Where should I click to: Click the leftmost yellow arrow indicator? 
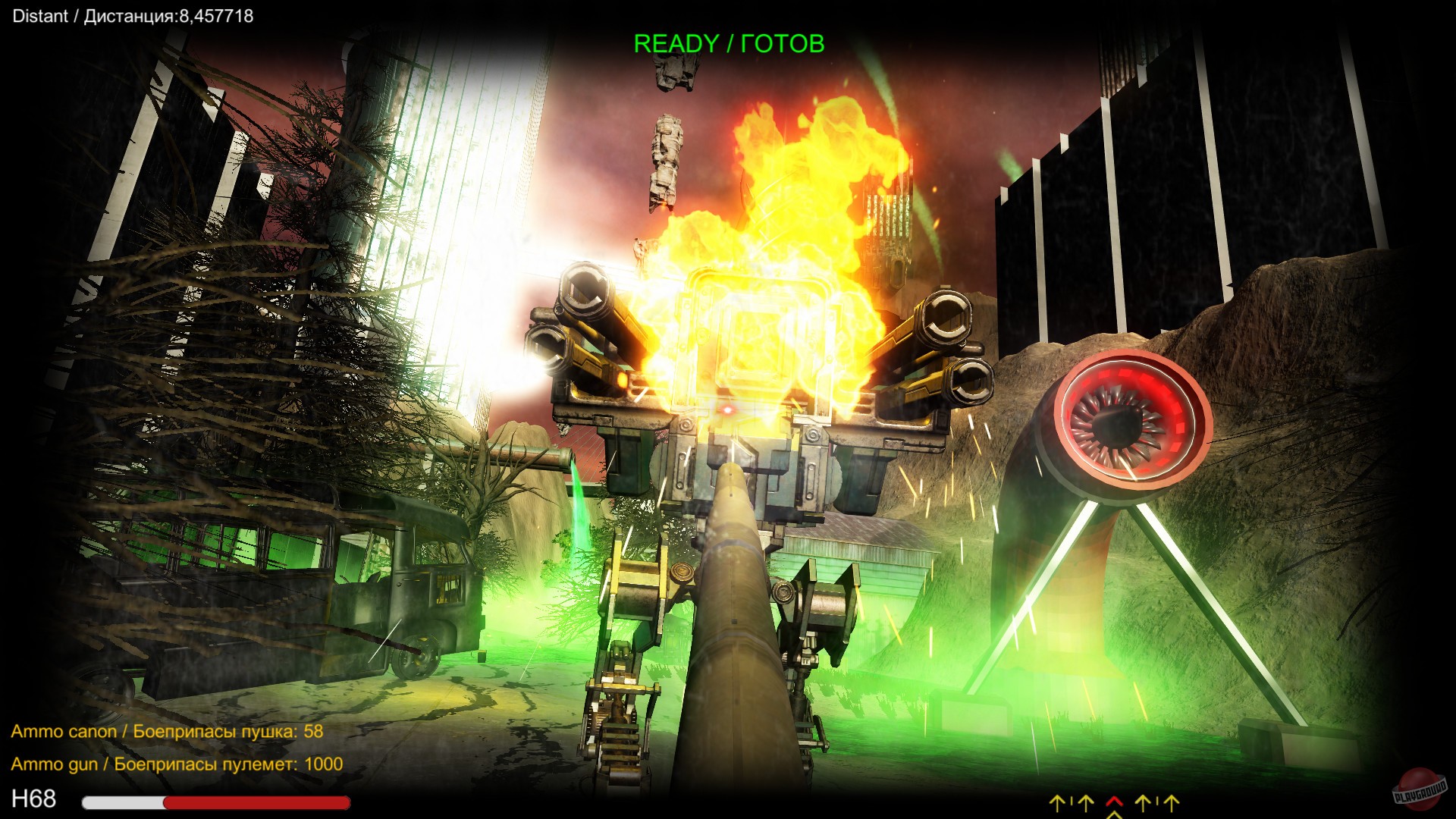(x=1057, y=802)
